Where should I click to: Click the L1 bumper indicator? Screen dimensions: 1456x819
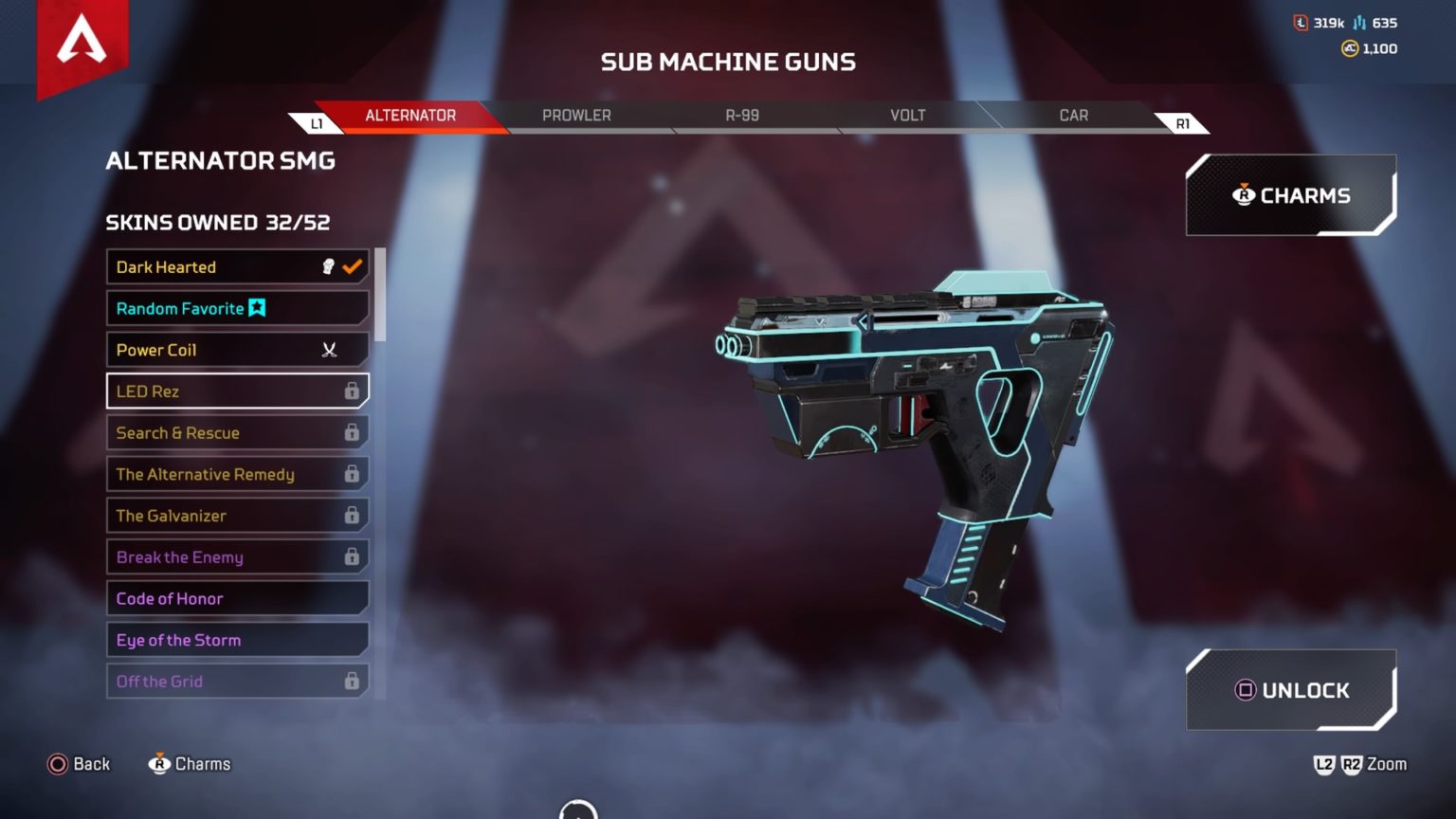[317, 121]
